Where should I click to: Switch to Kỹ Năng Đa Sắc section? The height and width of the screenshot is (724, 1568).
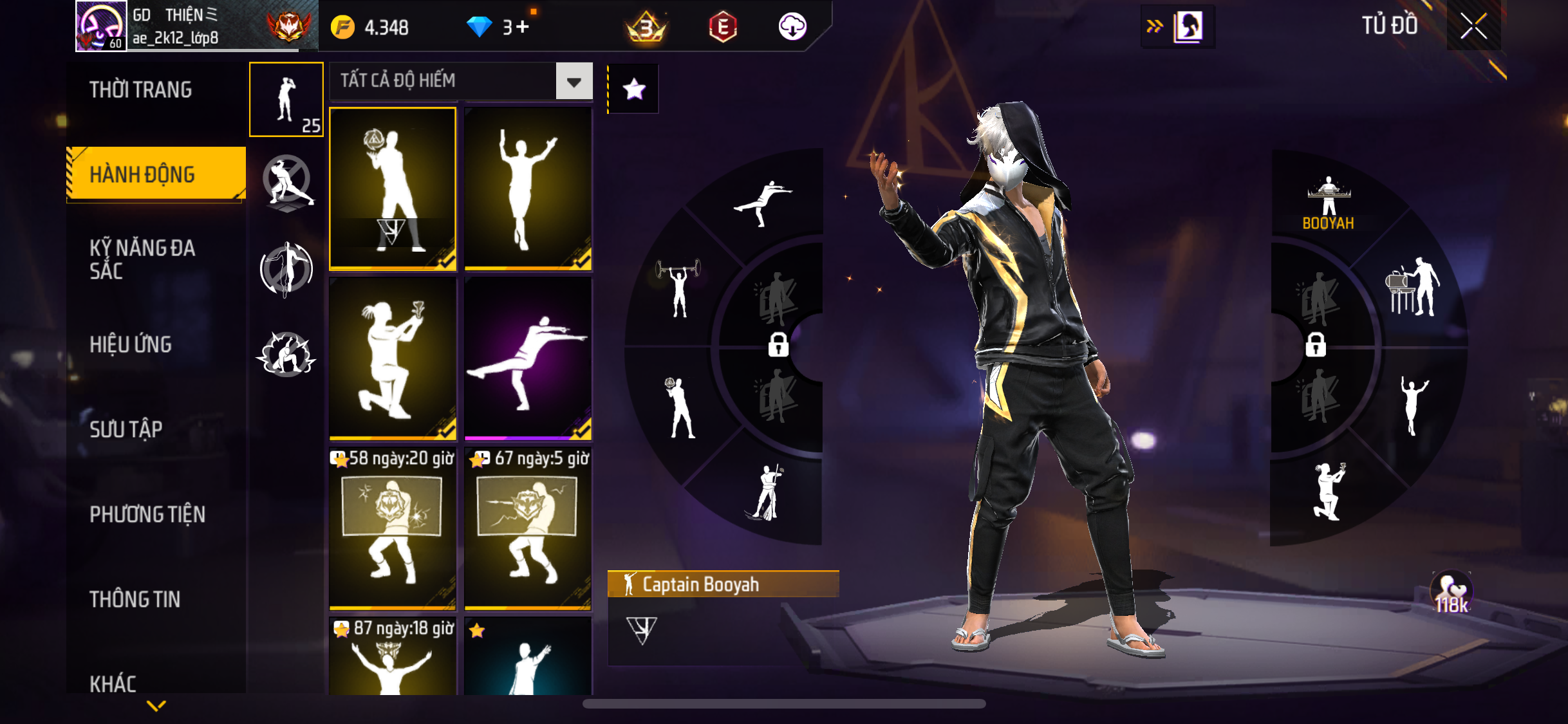(x=142, y=259)
